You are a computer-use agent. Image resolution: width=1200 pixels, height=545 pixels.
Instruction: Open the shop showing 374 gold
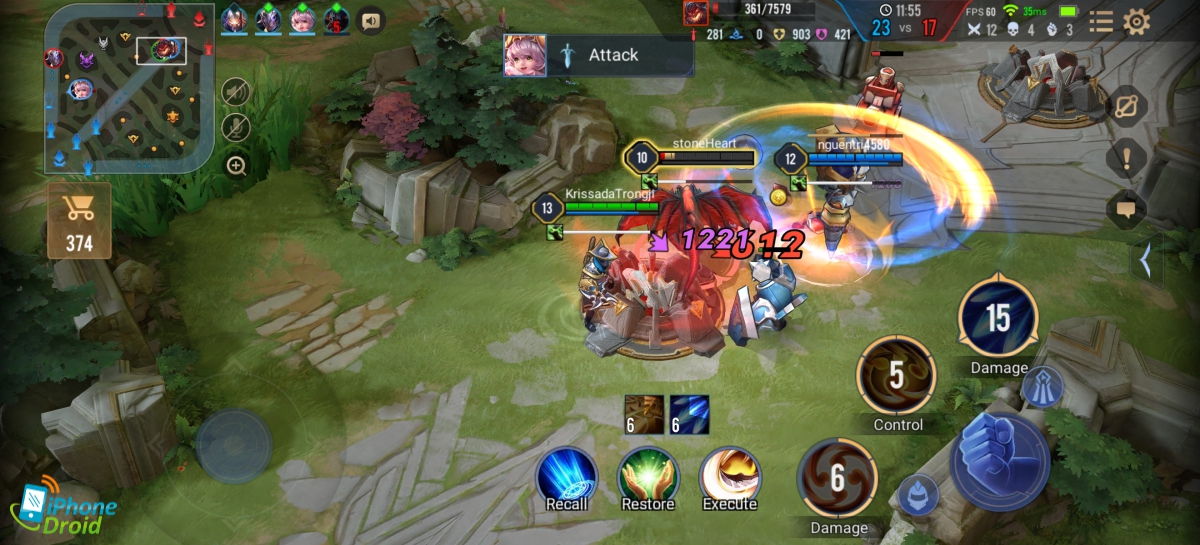[x=79, y=219]
